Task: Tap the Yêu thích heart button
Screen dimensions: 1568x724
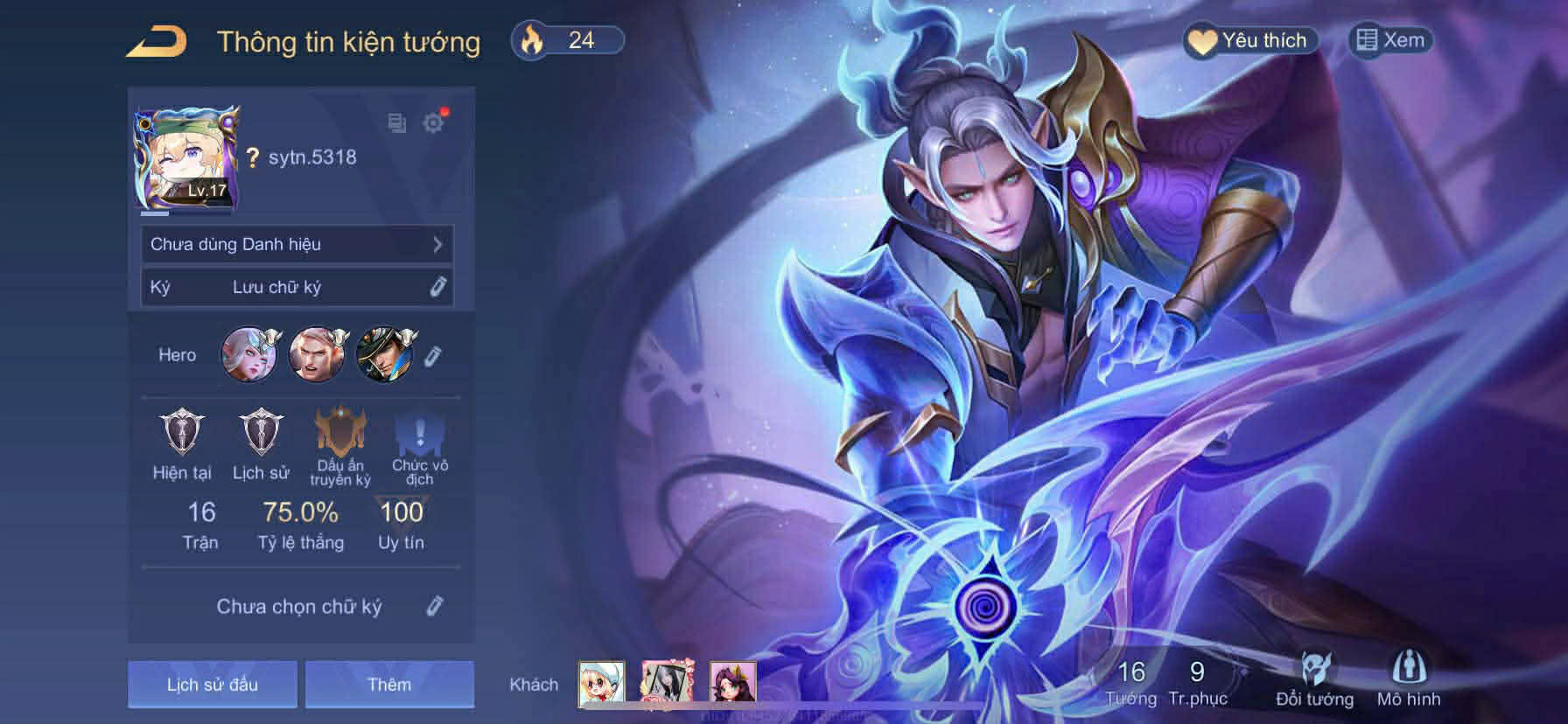Action: pos(1250,40)
